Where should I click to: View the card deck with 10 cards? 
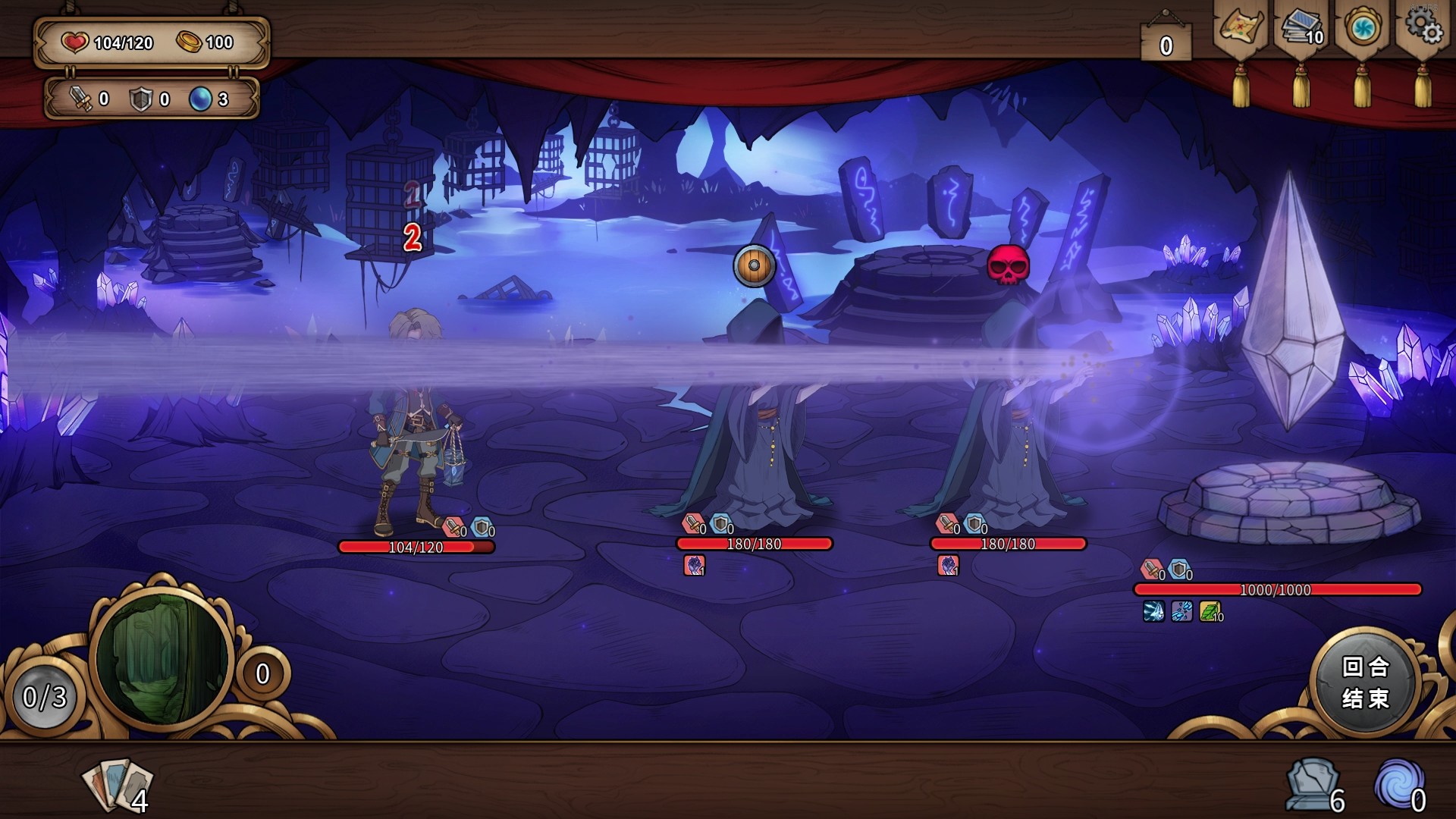coord(1301,29)
